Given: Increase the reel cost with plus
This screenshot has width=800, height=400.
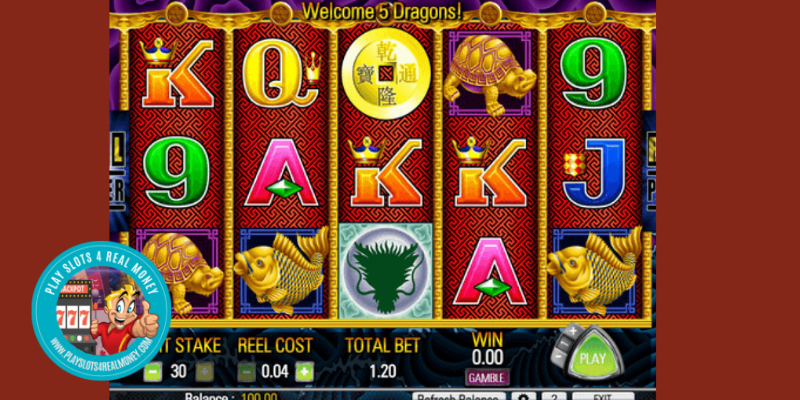Looking at the screenshot, I should click(304, 372).
